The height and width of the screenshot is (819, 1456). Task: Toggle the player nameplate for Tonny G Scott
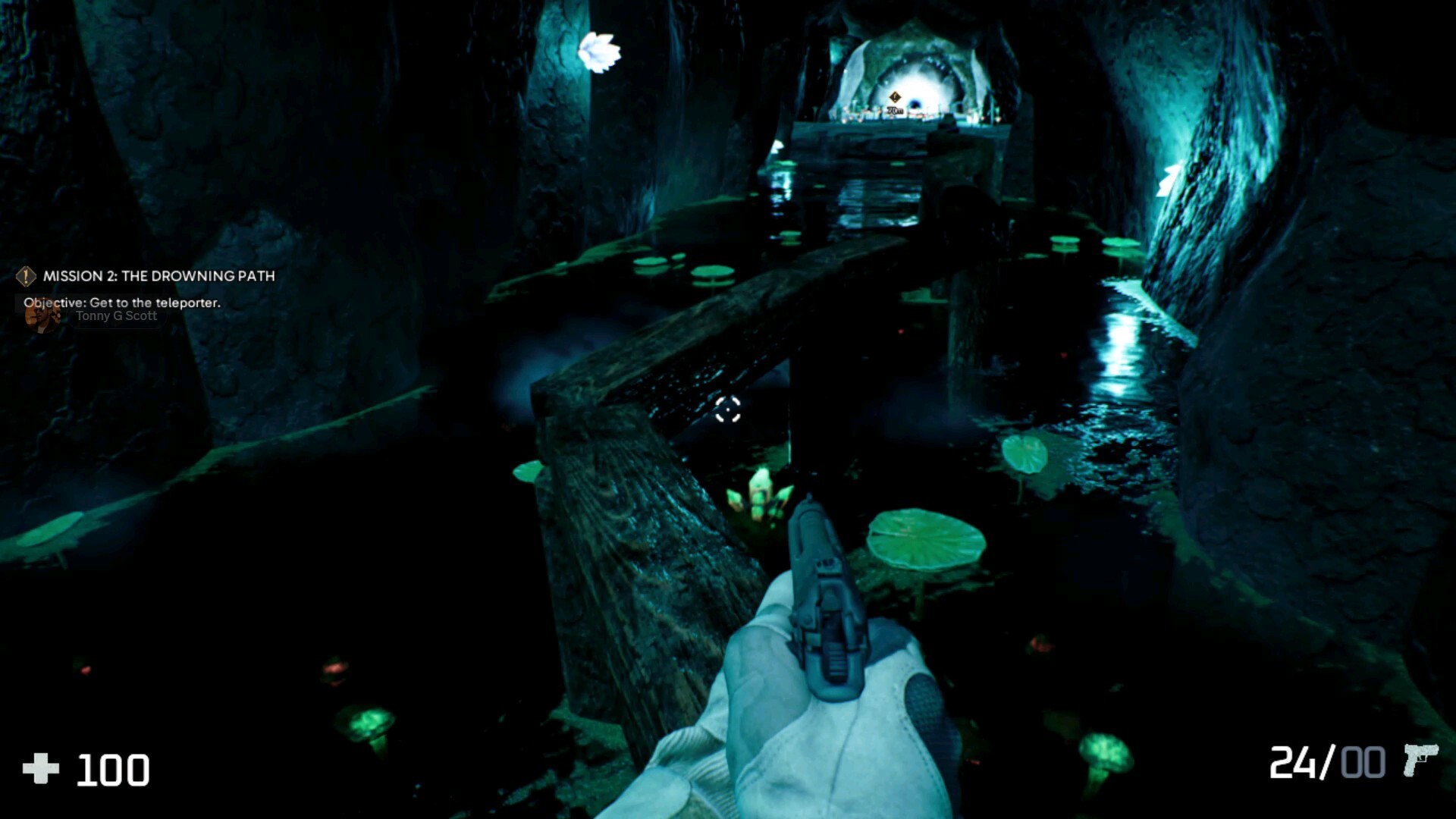[115, 316]
